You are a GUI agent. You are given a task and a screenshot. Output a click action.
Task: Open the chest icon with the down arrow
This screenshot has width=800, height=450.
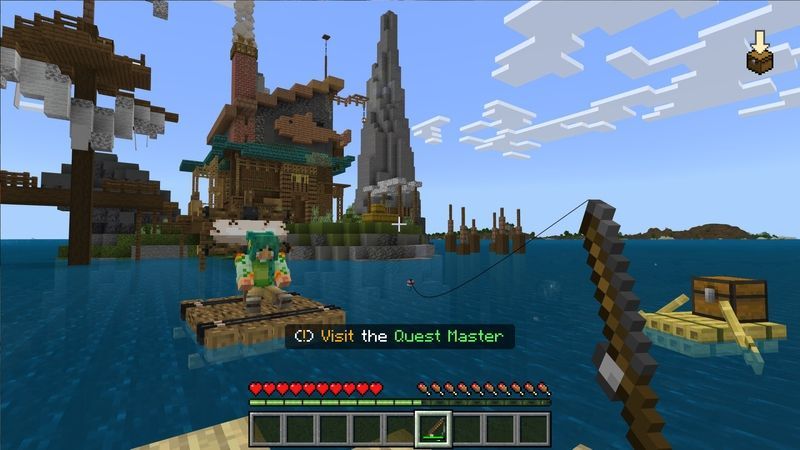[x=761, y=54]
